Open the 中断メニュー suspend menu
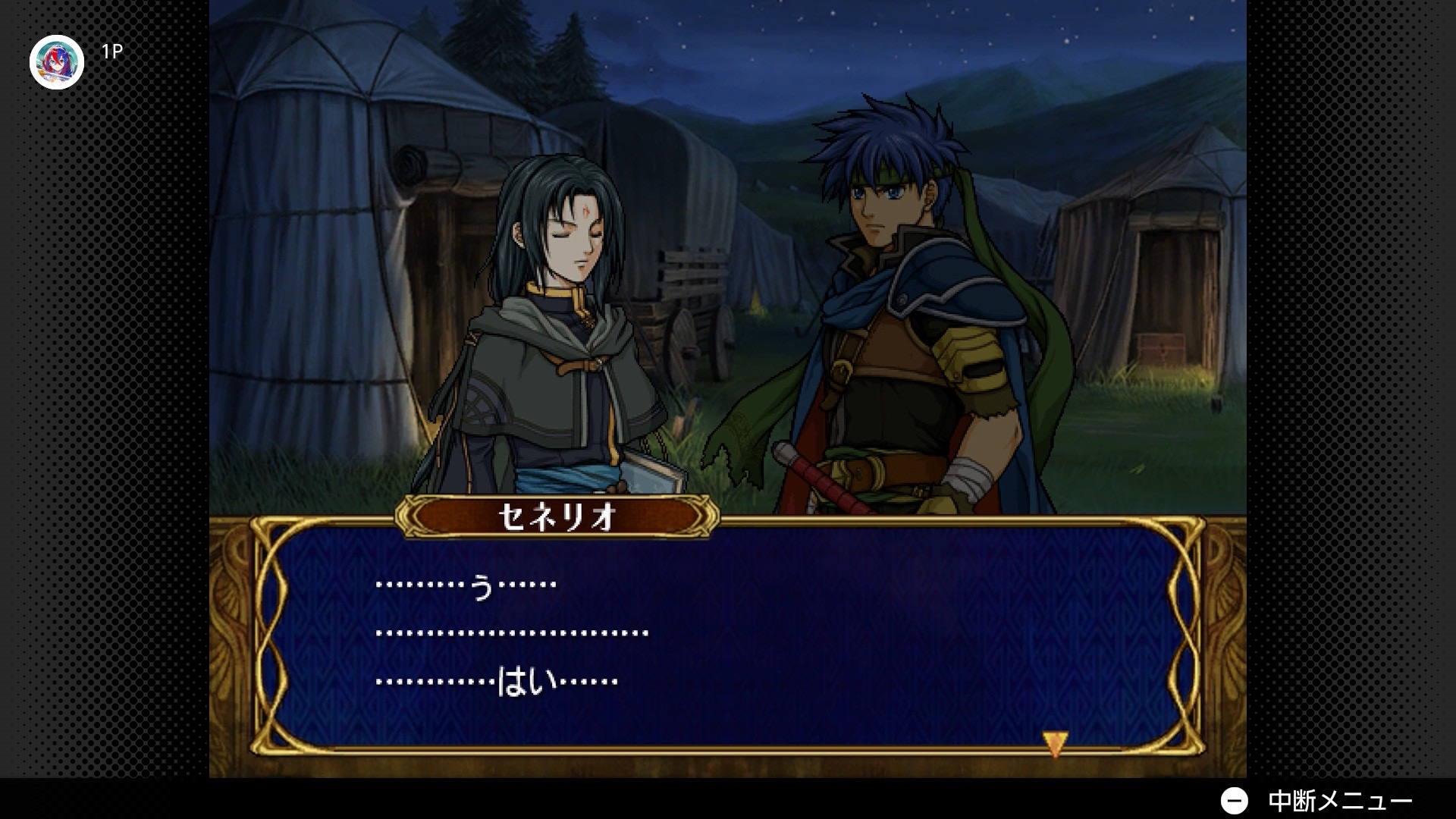The height and width of the screenshot is (819, 1456). point(1316,801)
